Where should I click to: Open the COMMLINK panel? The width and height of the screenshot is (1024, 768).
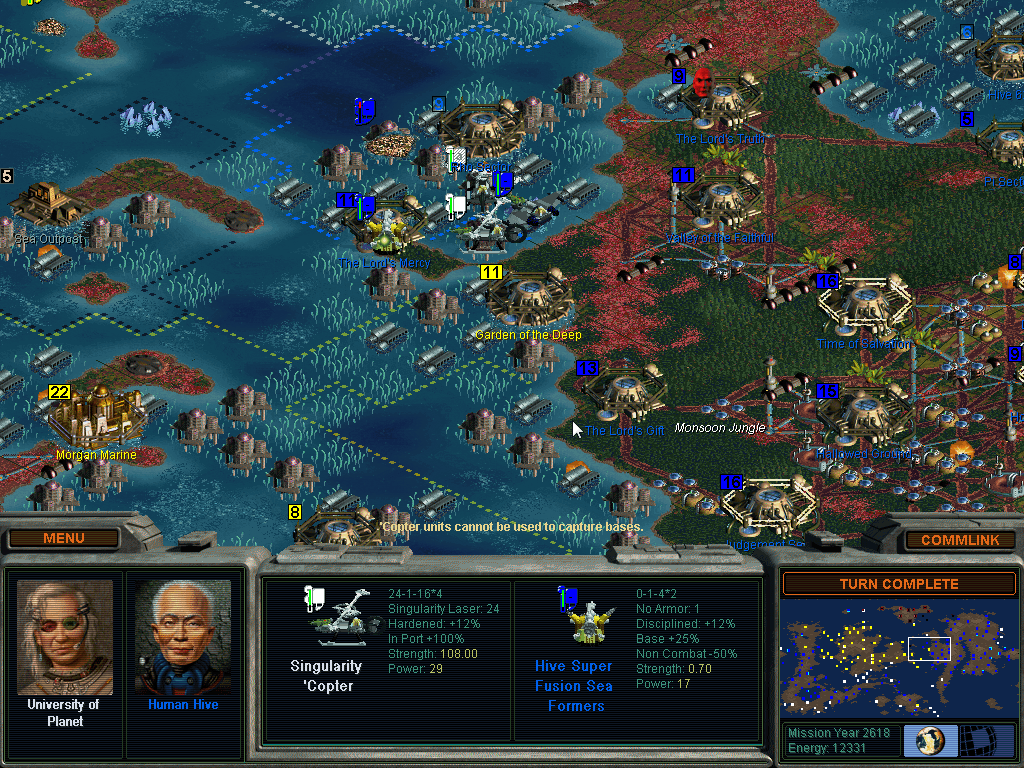[x=959, y=540]
